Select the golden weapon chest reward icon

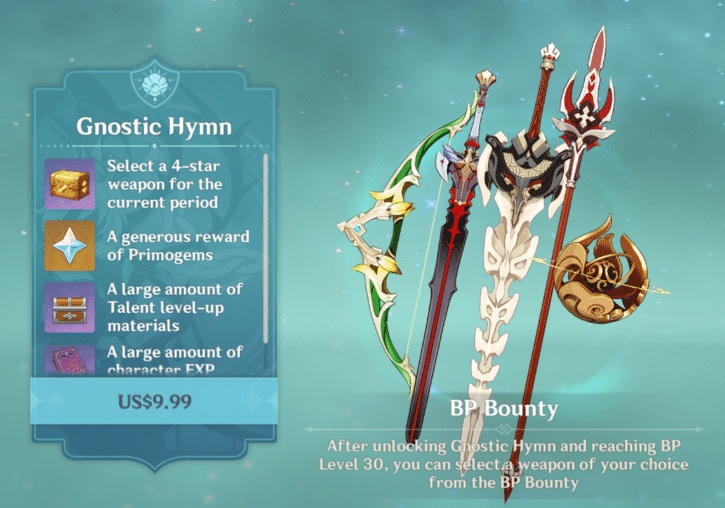(x=69, y=185)
